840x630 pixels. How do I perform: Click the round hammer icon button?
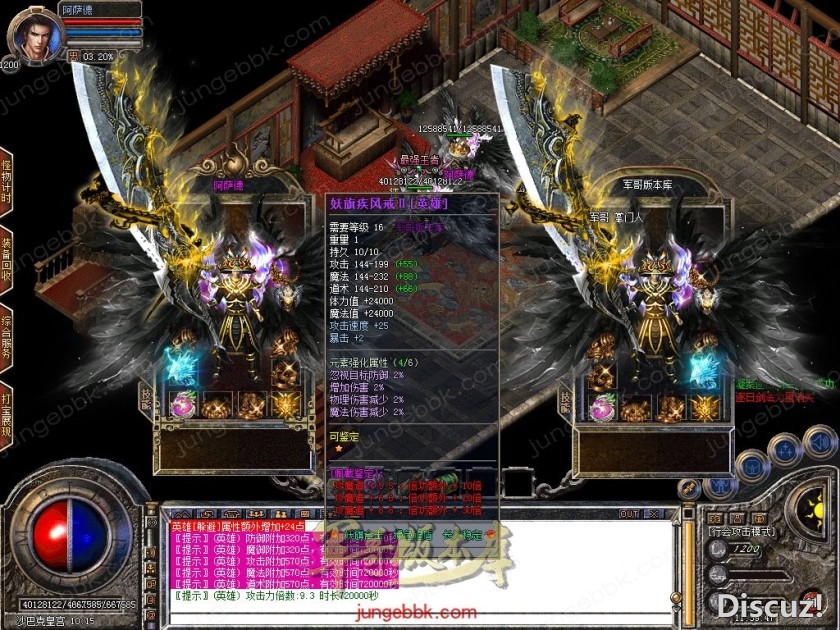click(689, 489)
